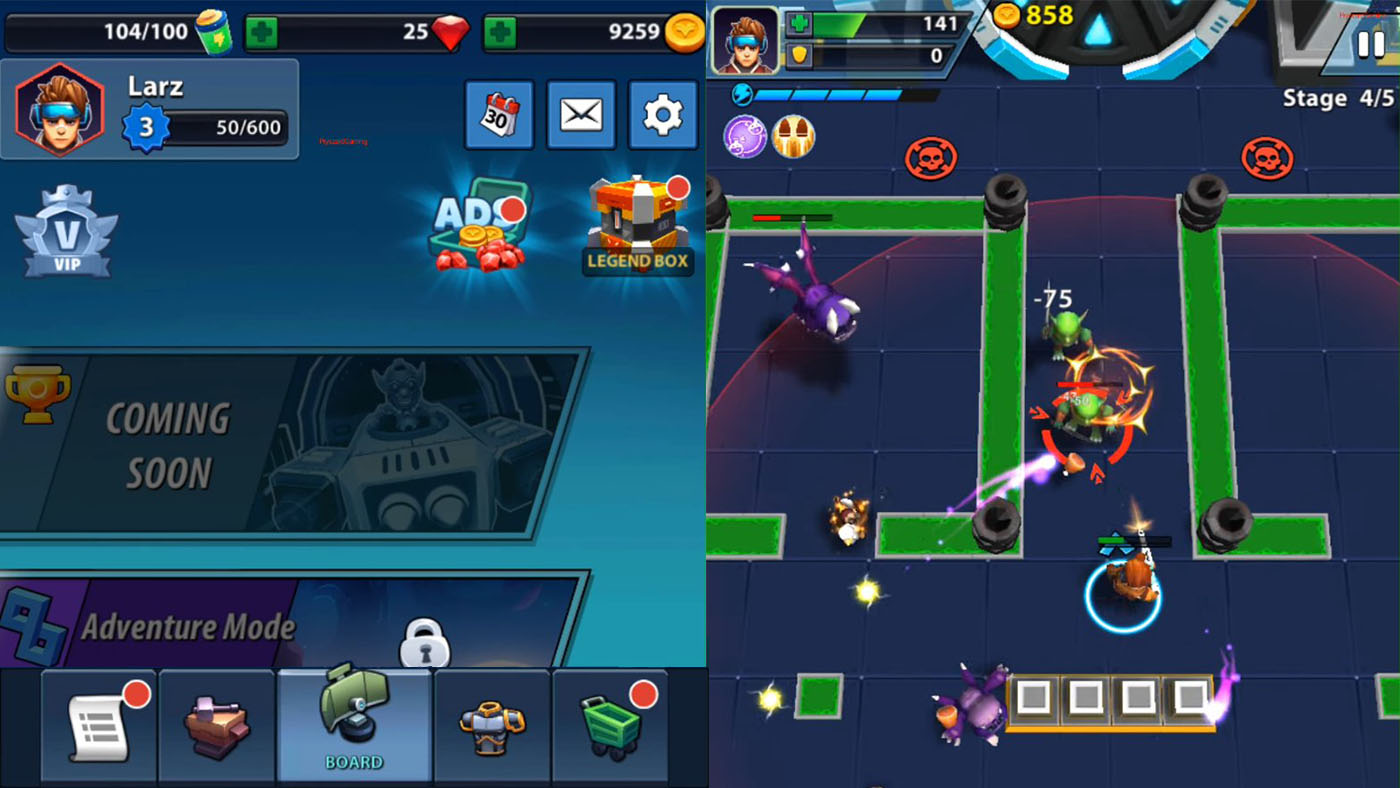Open the Legend Box chest
The image size is (1400, 788).
pyautogui.click(x=637, y=220)
